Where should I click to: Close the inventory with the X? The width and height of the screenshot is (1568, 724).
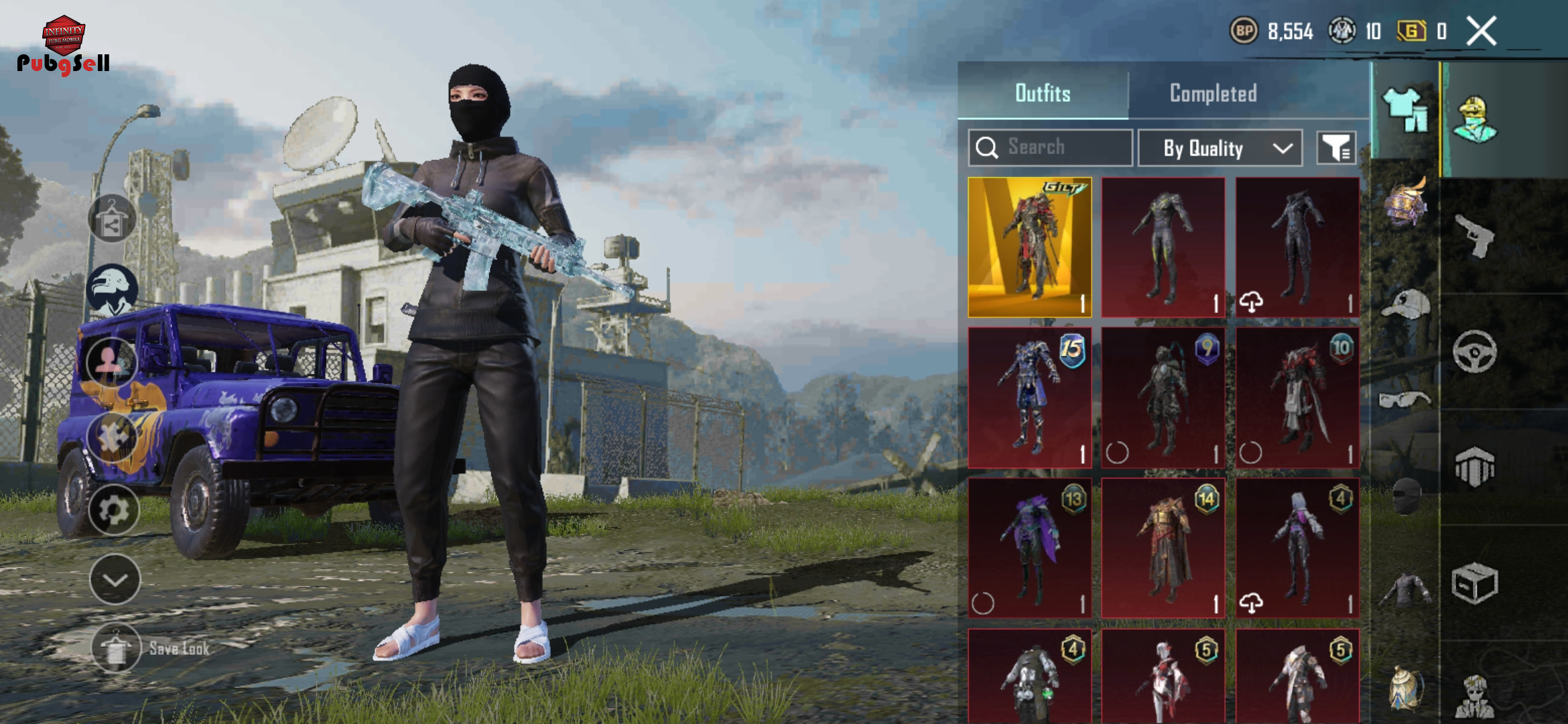point(1481,31)
